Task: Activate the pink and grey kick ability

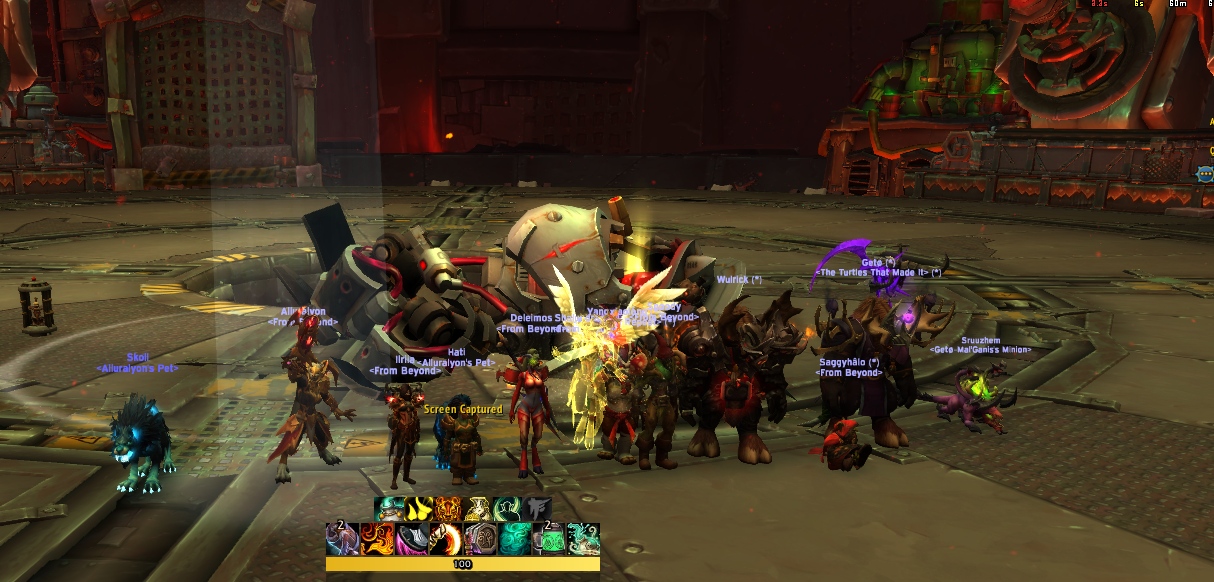Action: pos(412,539)
